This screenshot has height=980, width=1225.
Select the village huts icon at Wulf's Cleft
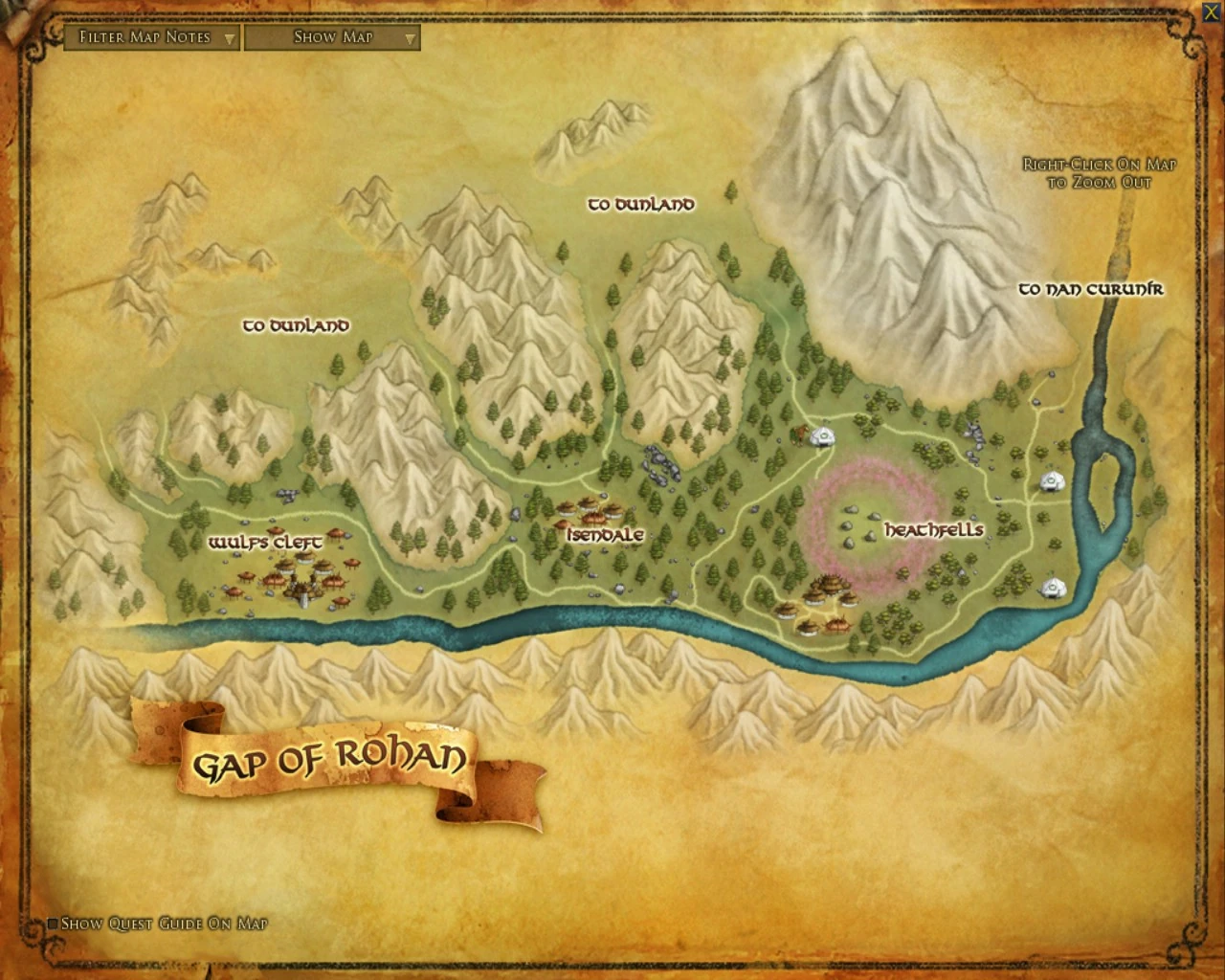click(297, 574)
